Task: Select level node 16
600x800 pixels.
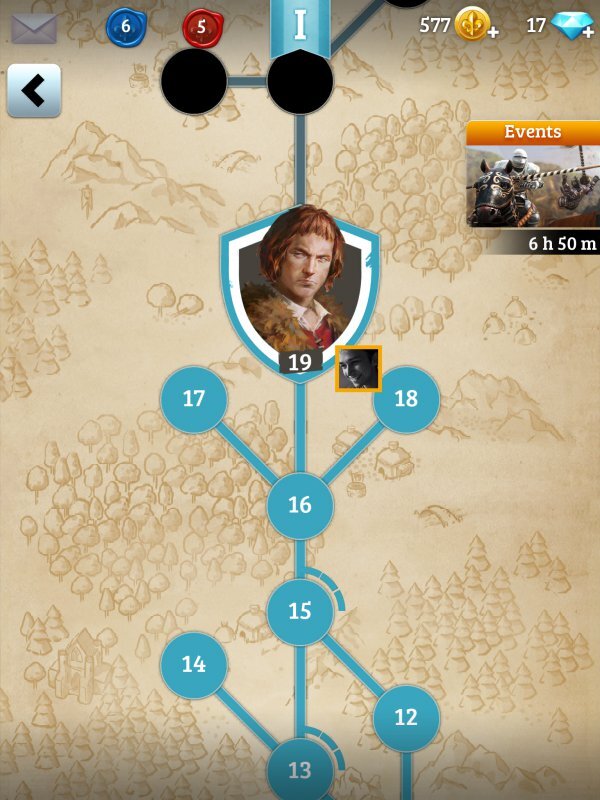Action: (x=300, y=505)
